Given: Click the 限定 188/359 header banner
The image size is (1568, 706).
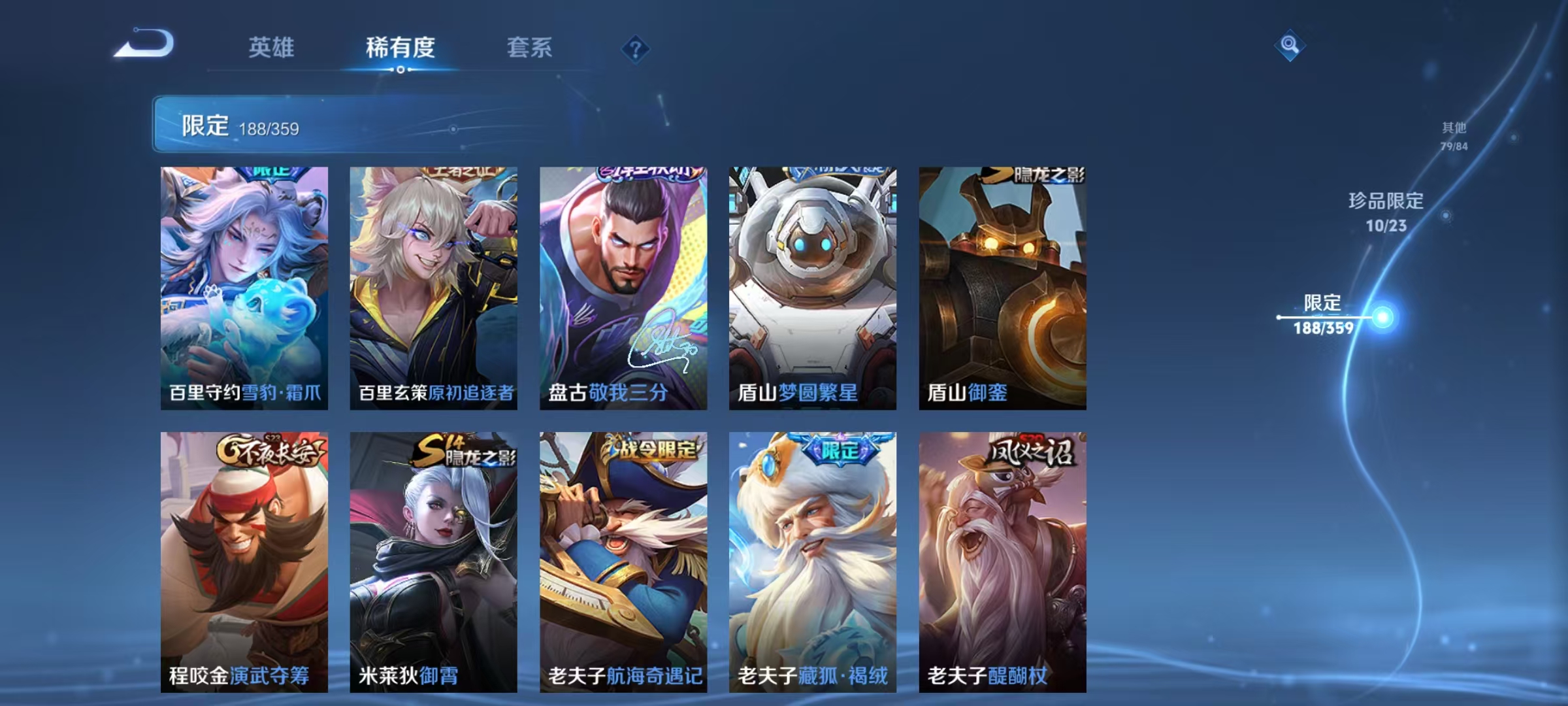Looking at the screenshot, I should pos(261,126).
